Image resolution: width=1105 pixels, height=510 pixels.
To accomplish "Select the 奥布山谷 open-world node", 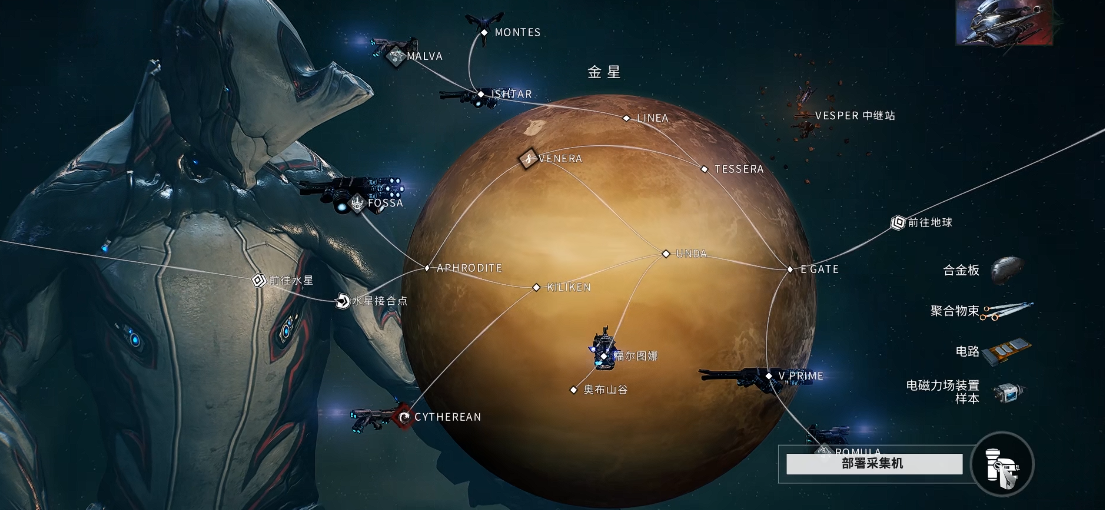I will tap(574, 389).
